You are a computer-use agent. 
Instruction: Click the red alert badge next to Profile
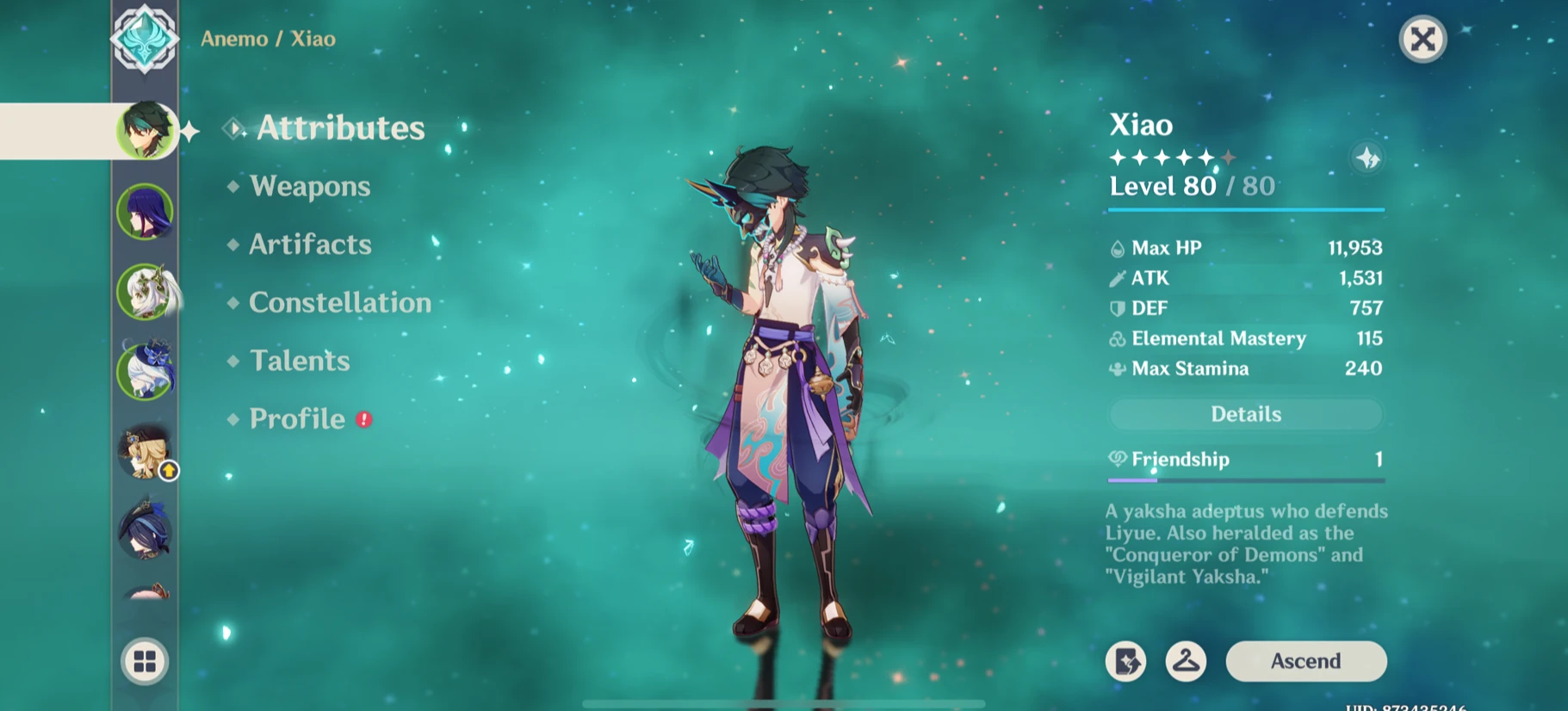[x=363, y=419]
